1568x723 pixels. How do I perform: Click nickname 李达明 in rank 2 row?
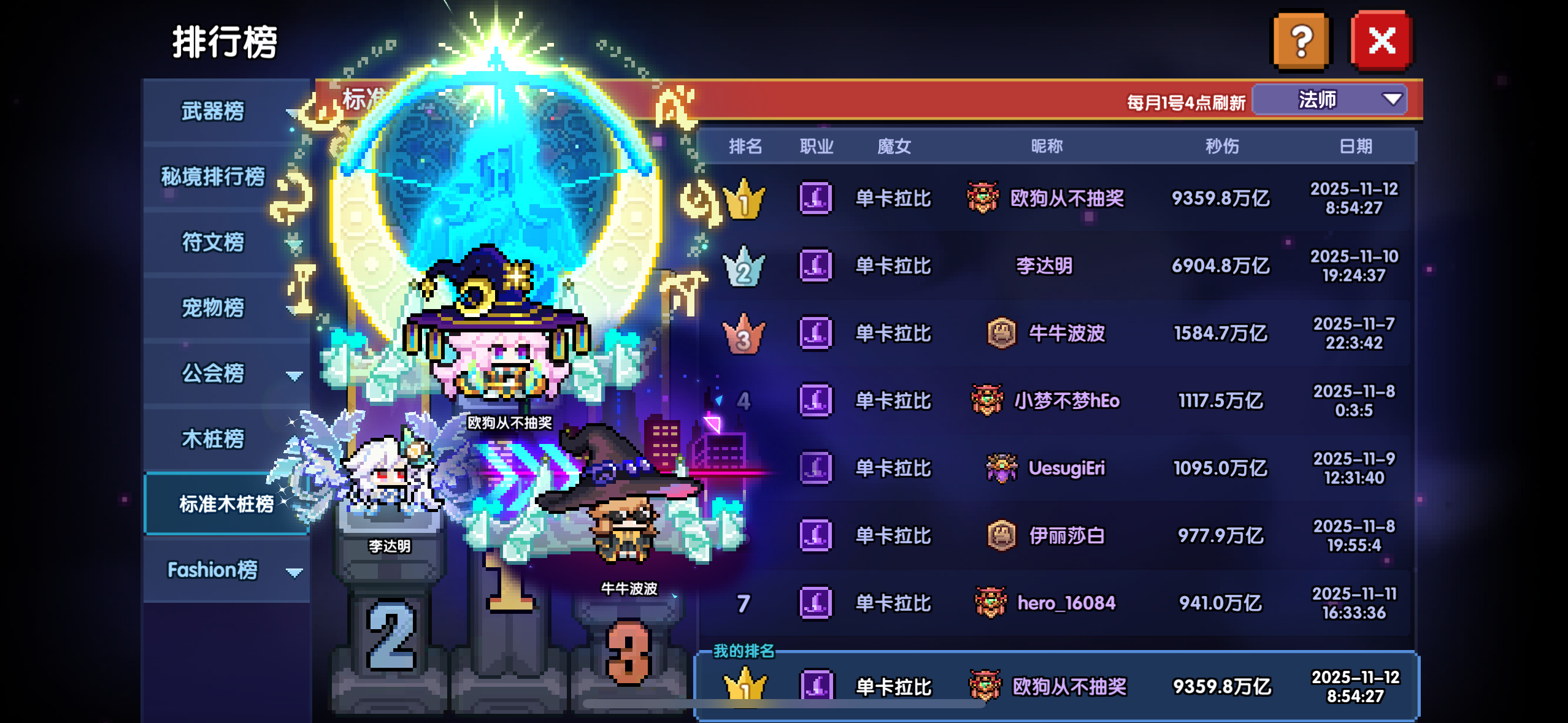click(1045, 266)
